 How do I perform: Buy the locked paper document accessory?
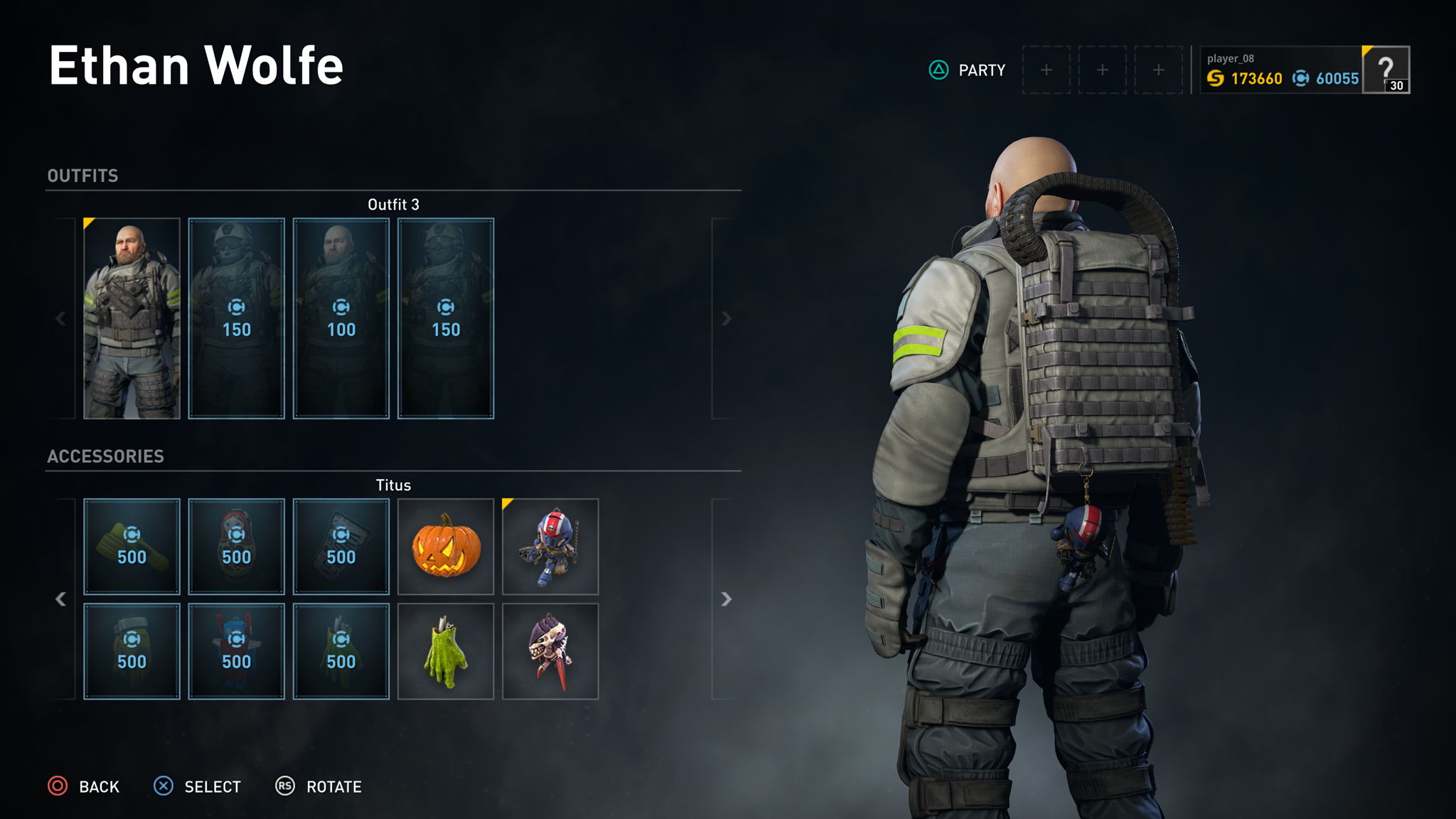point(341,547)
